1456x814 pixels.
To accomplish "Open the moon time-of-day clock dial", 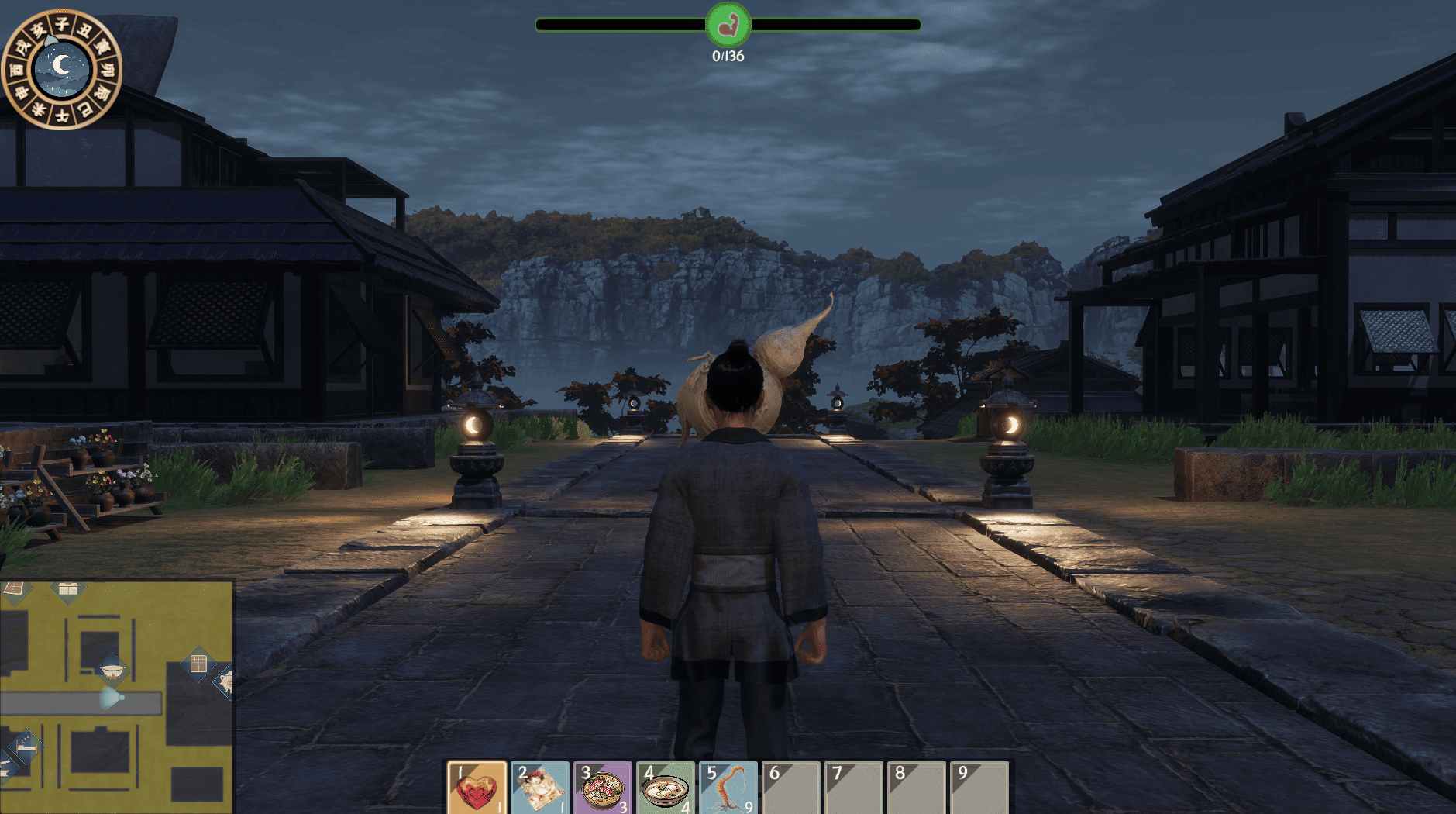I will (x=60, y=69).
